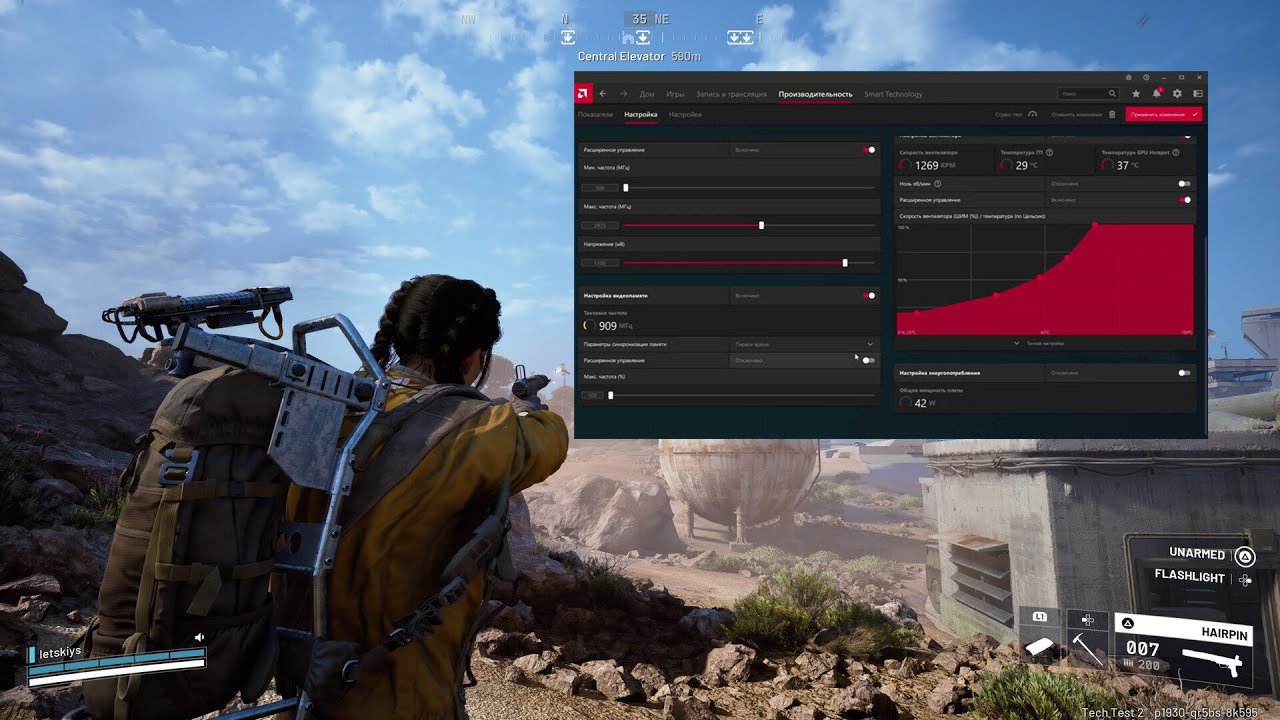Viewport: 1280px width, 720px height.
Task: Click the back navigation arrow
Action: pos(602,92)
